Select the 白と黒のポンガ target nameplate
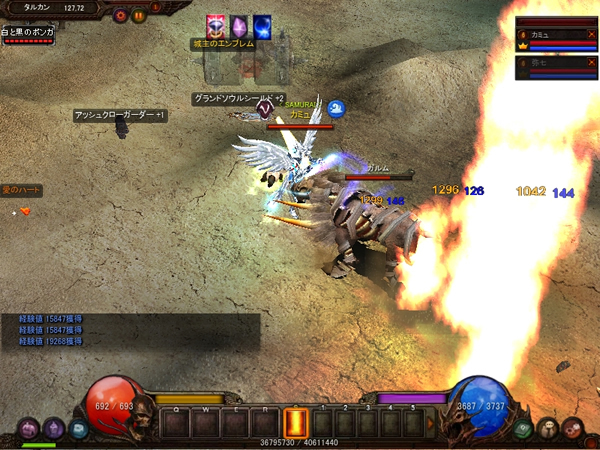This screenshot has height=450, width=600. click(26, 32)
